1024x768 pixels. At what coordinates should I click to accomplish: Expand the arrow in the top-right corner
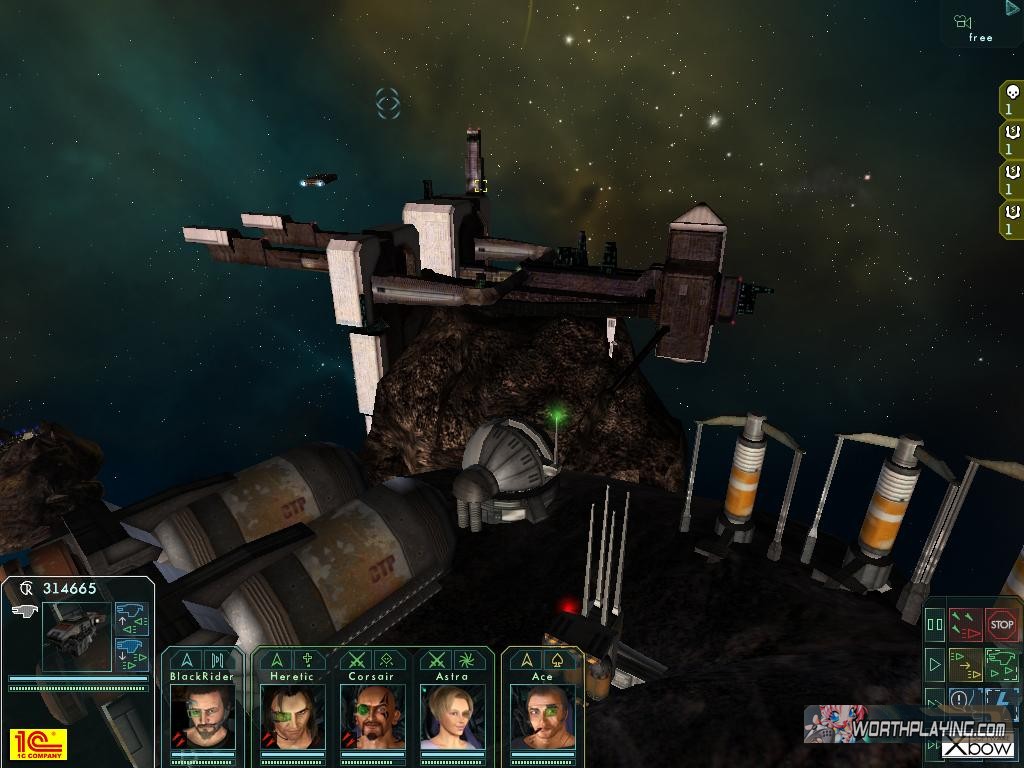(1012, 8)
